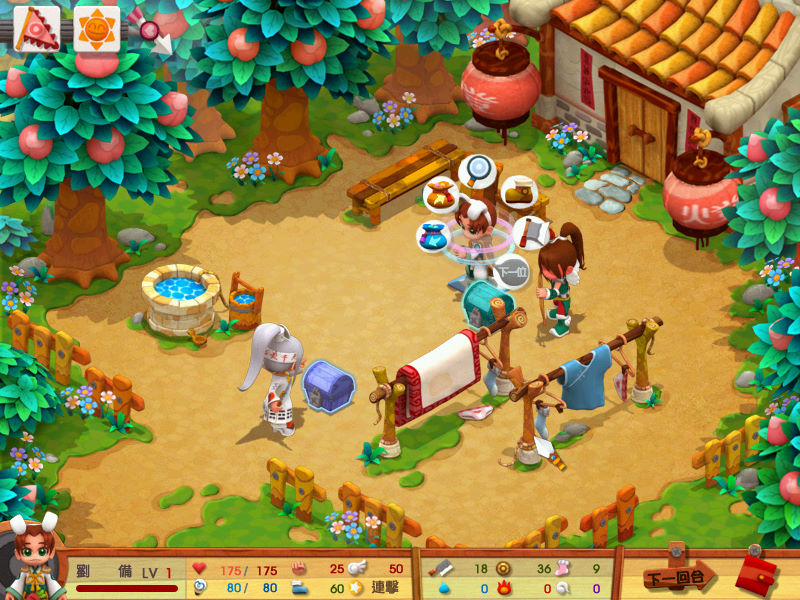This screenshot has width=800, height=600.
Task: Select the boot move action
Action: pyautogui.click(x=517, y=191)
